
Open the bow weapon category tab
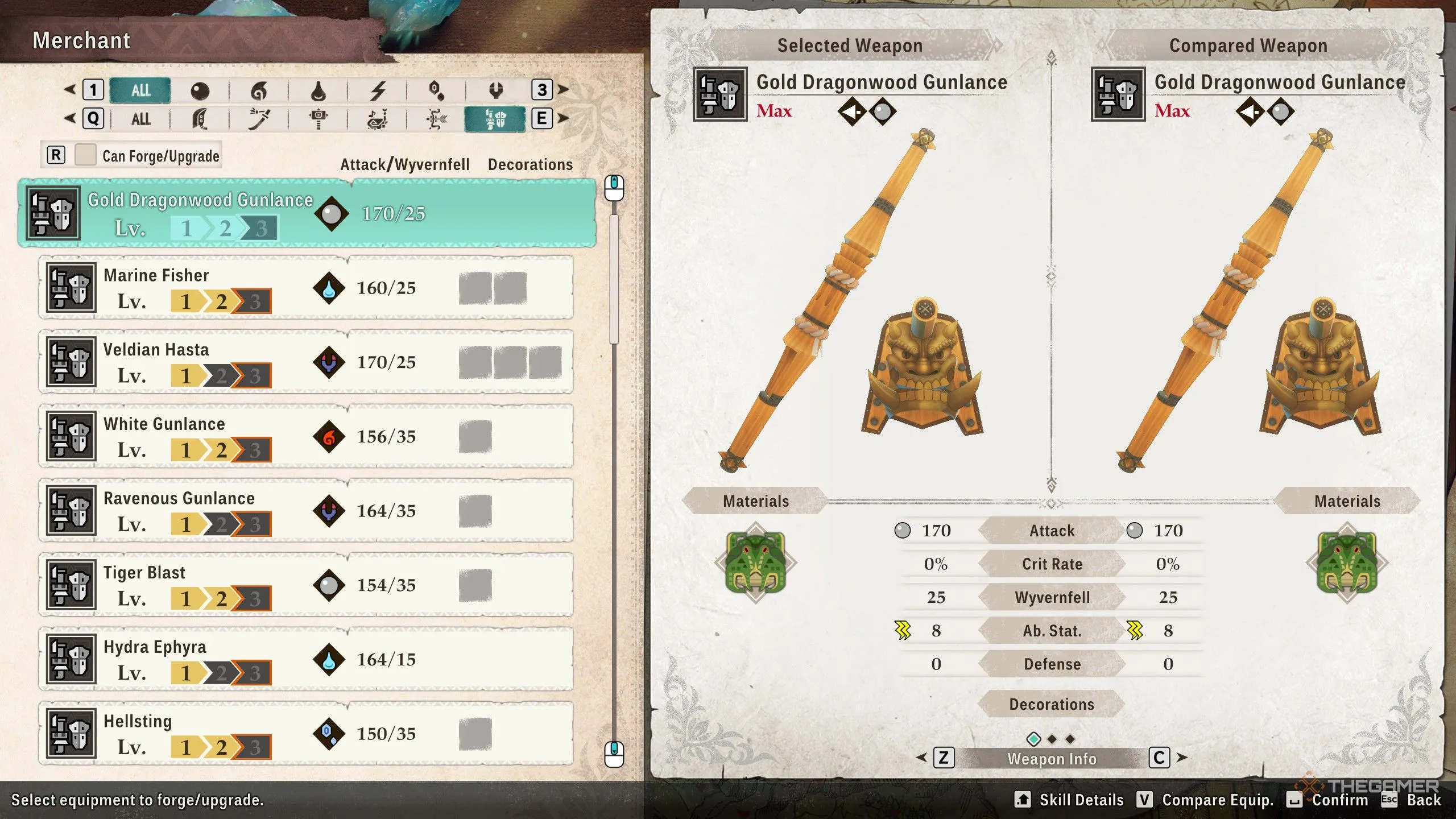click(x=436, y=119)
